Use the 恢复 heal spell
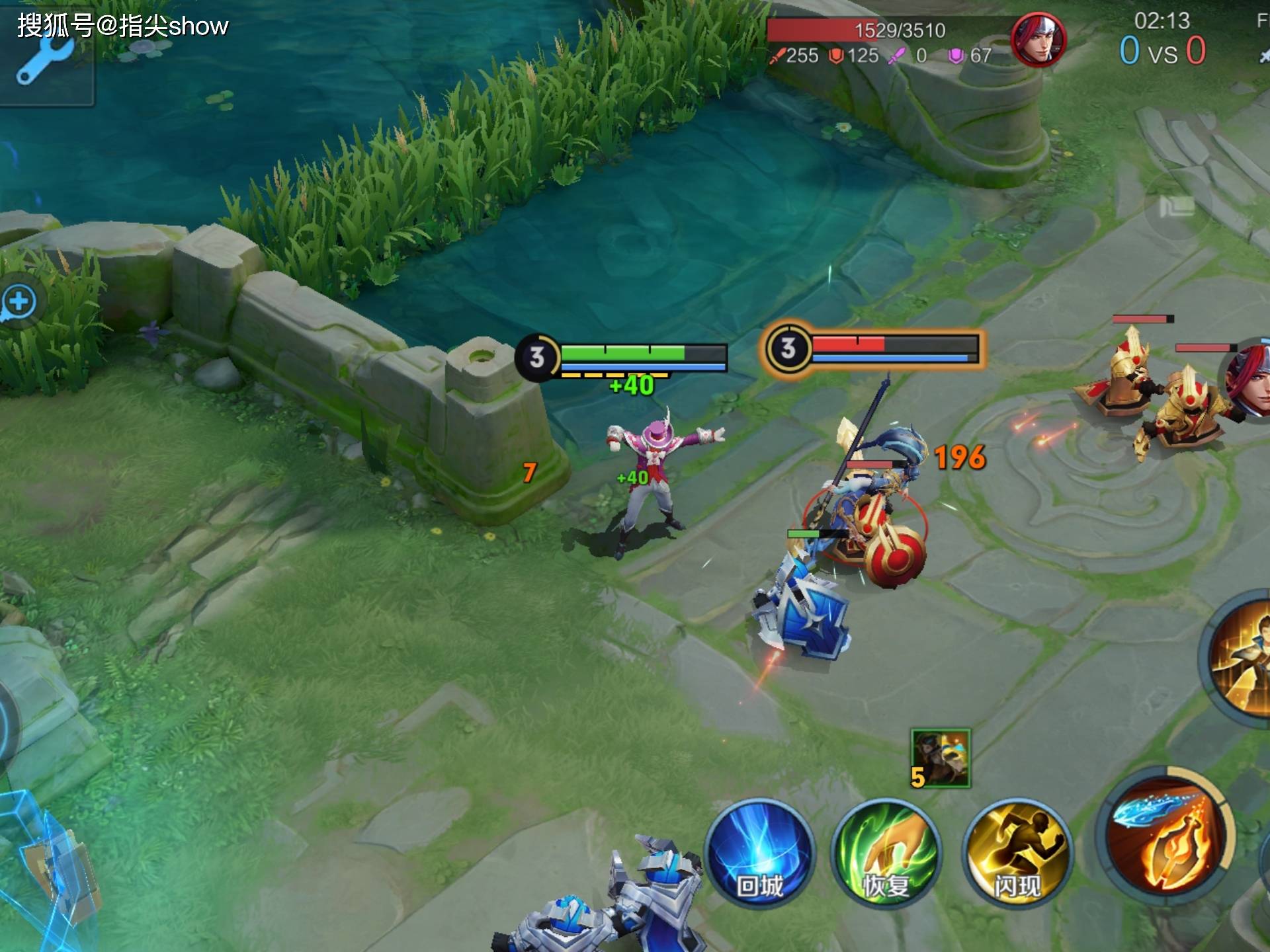 pos(886,854)
